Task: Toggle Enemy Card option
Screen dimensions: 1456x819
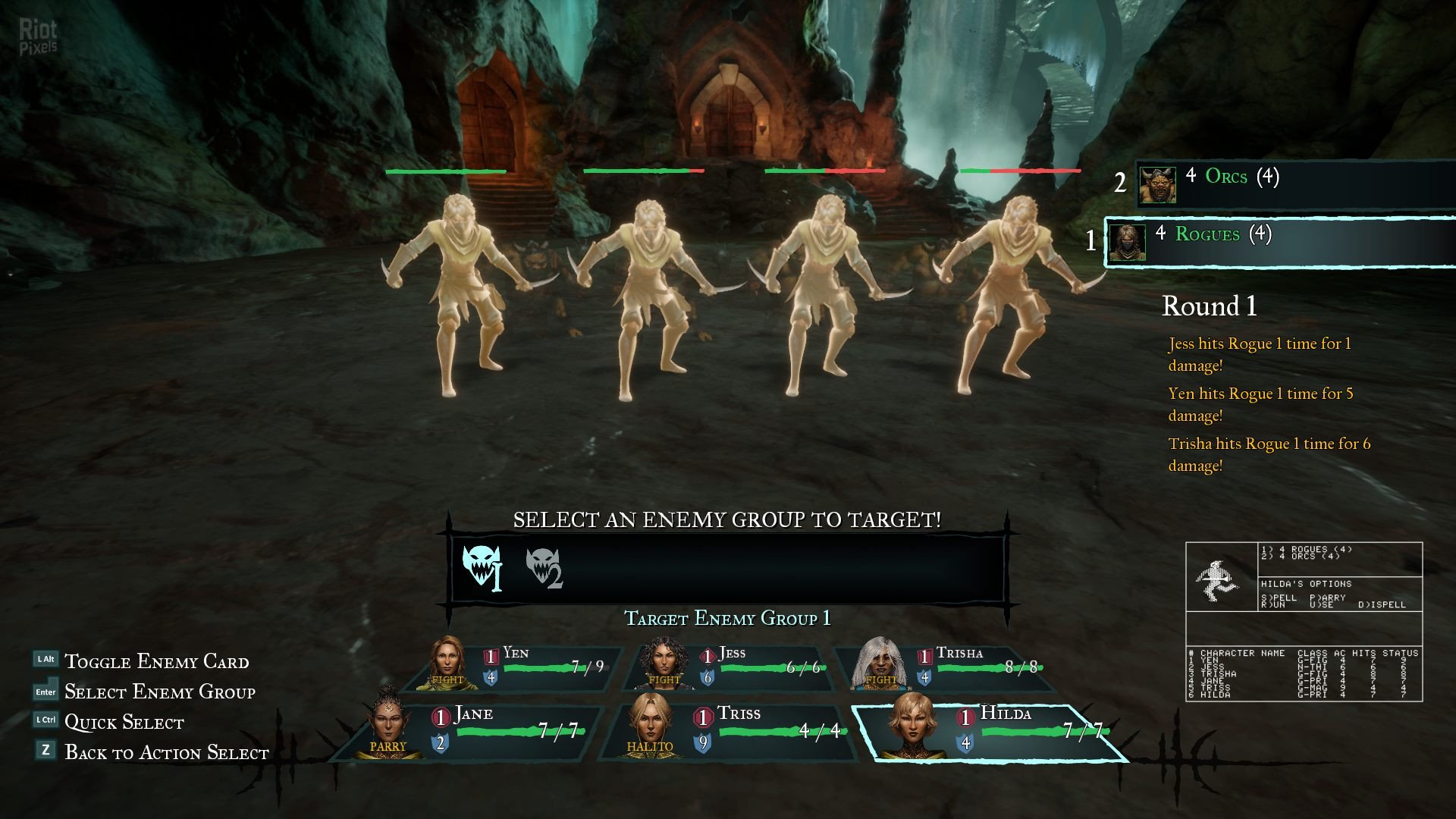Action: (x=156, y=661)
